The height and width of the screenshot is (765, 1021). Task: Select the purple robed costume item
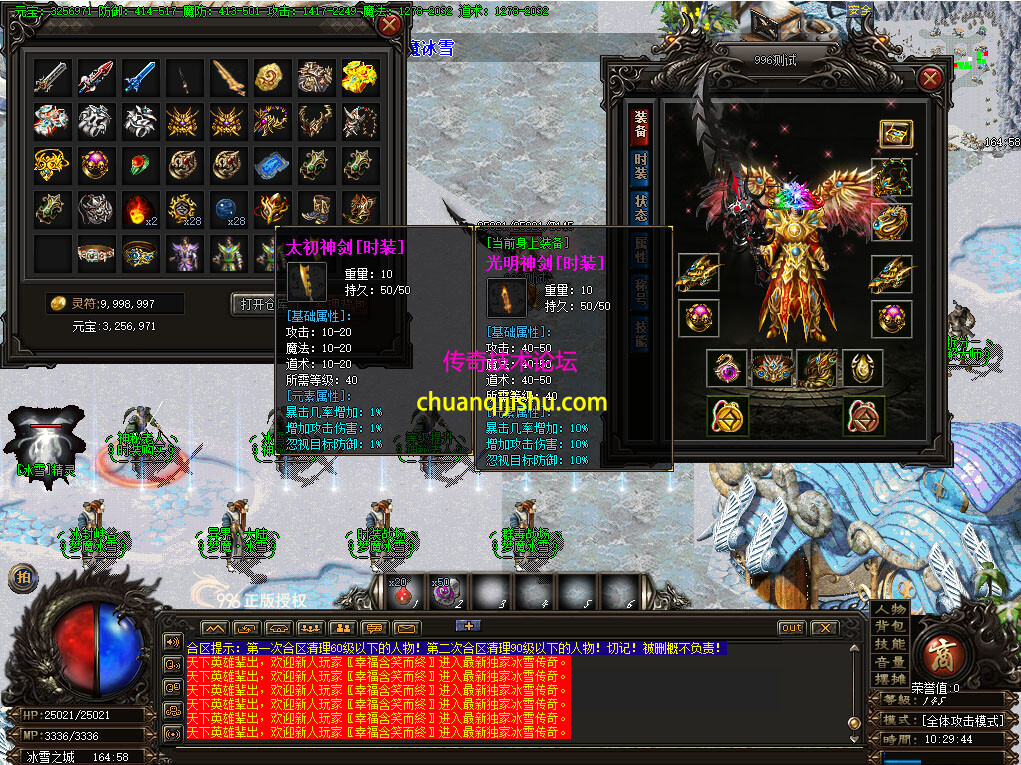pos(184,254)
